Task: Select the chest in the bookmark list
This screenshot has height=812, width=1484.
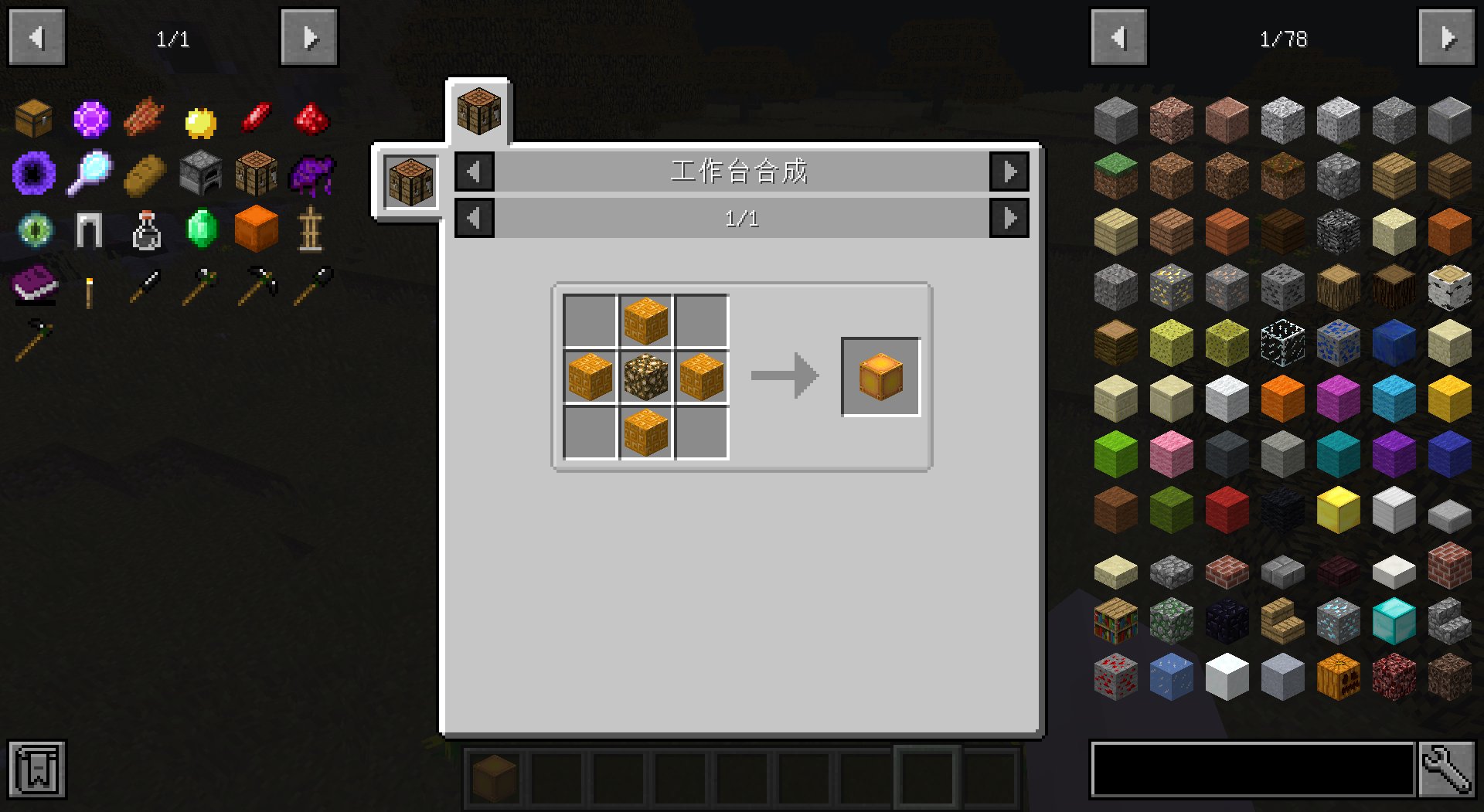Action: point(34,118)
